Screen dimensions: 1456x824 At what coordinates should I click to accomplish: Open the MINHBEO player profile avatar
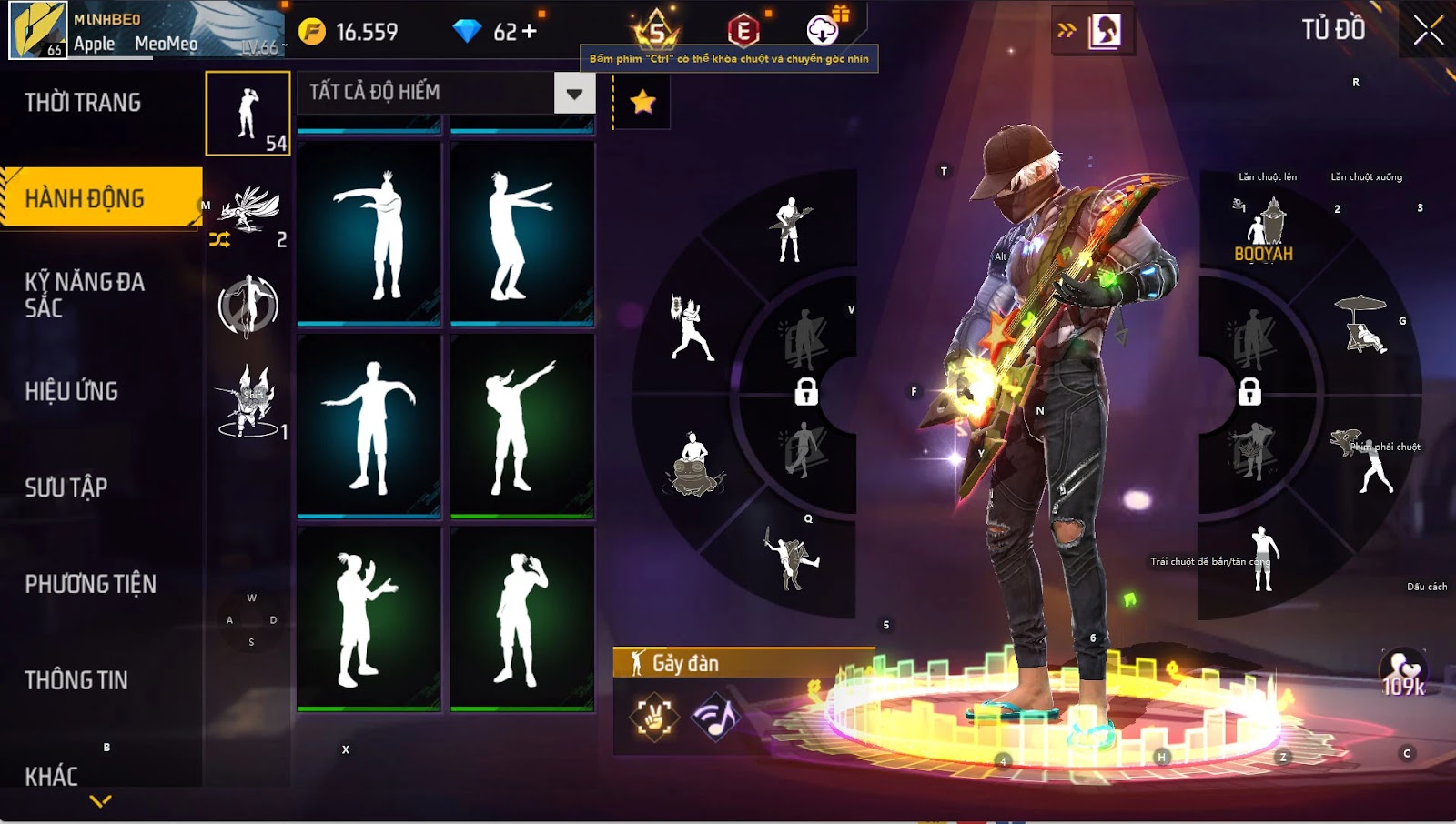pyautogui.click(x=38, y=30)
